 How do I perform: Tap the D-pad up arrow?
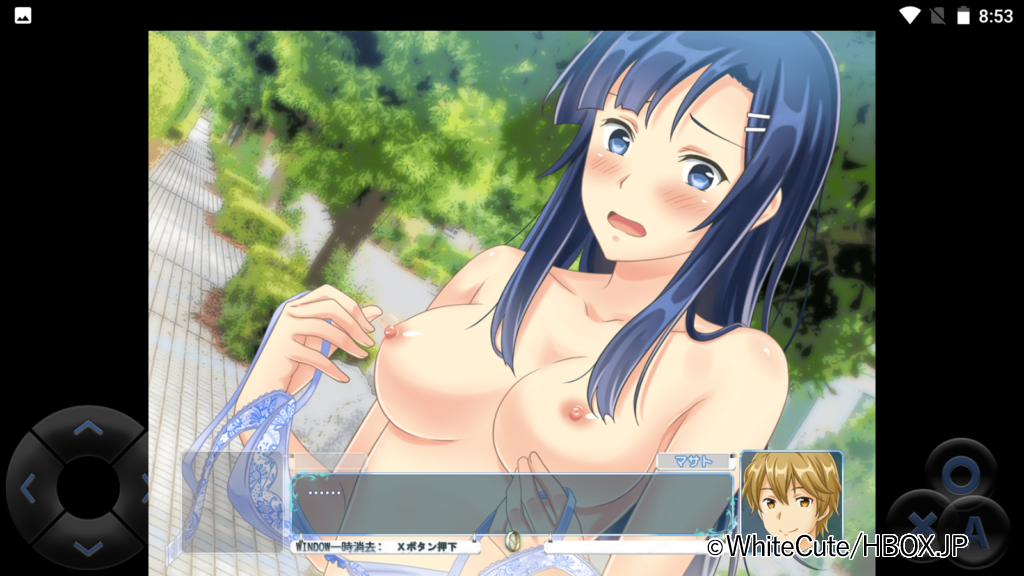[x=89, y=429]
